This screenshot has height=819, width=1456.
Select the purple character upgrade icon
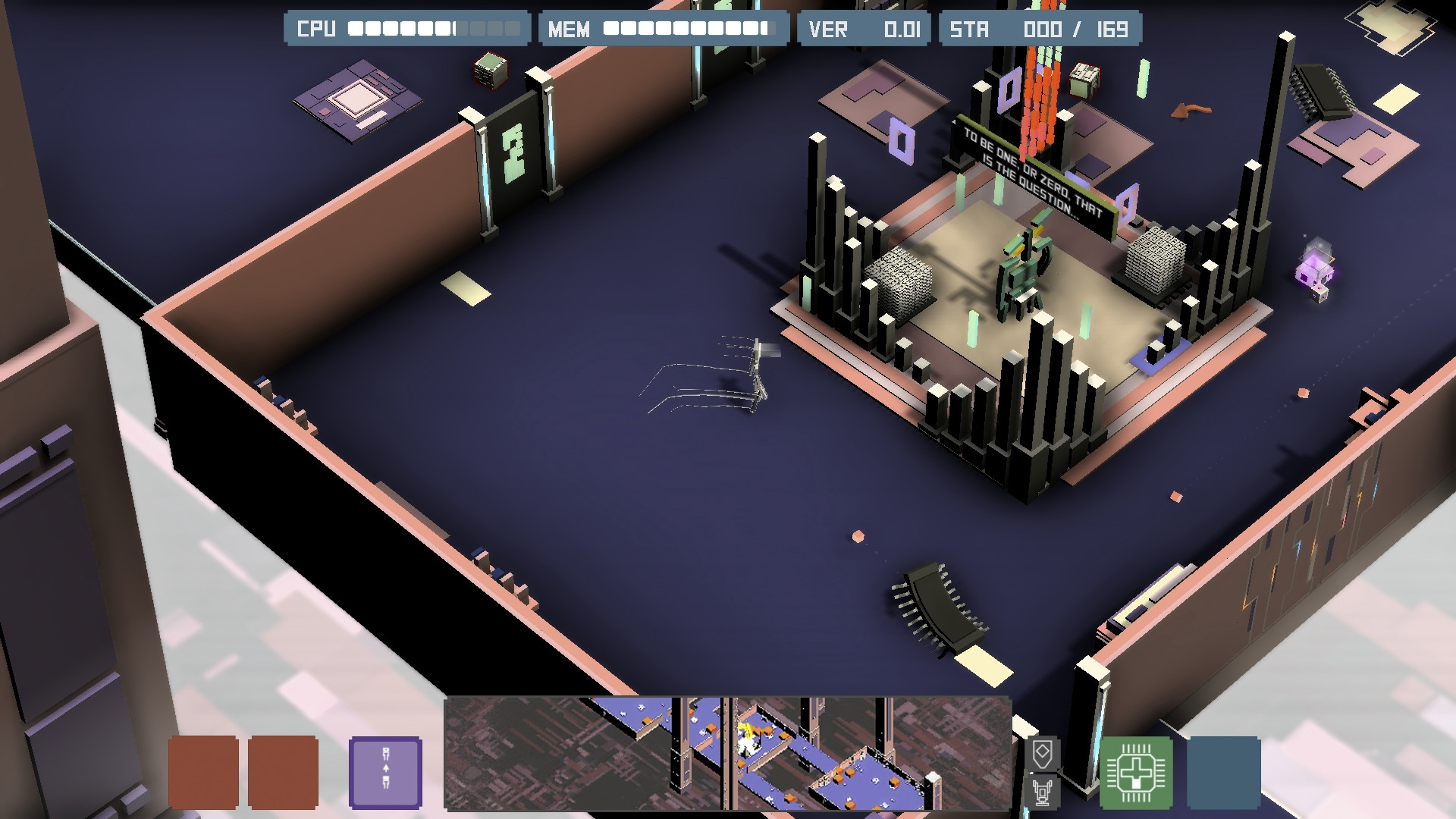[385, 771]
